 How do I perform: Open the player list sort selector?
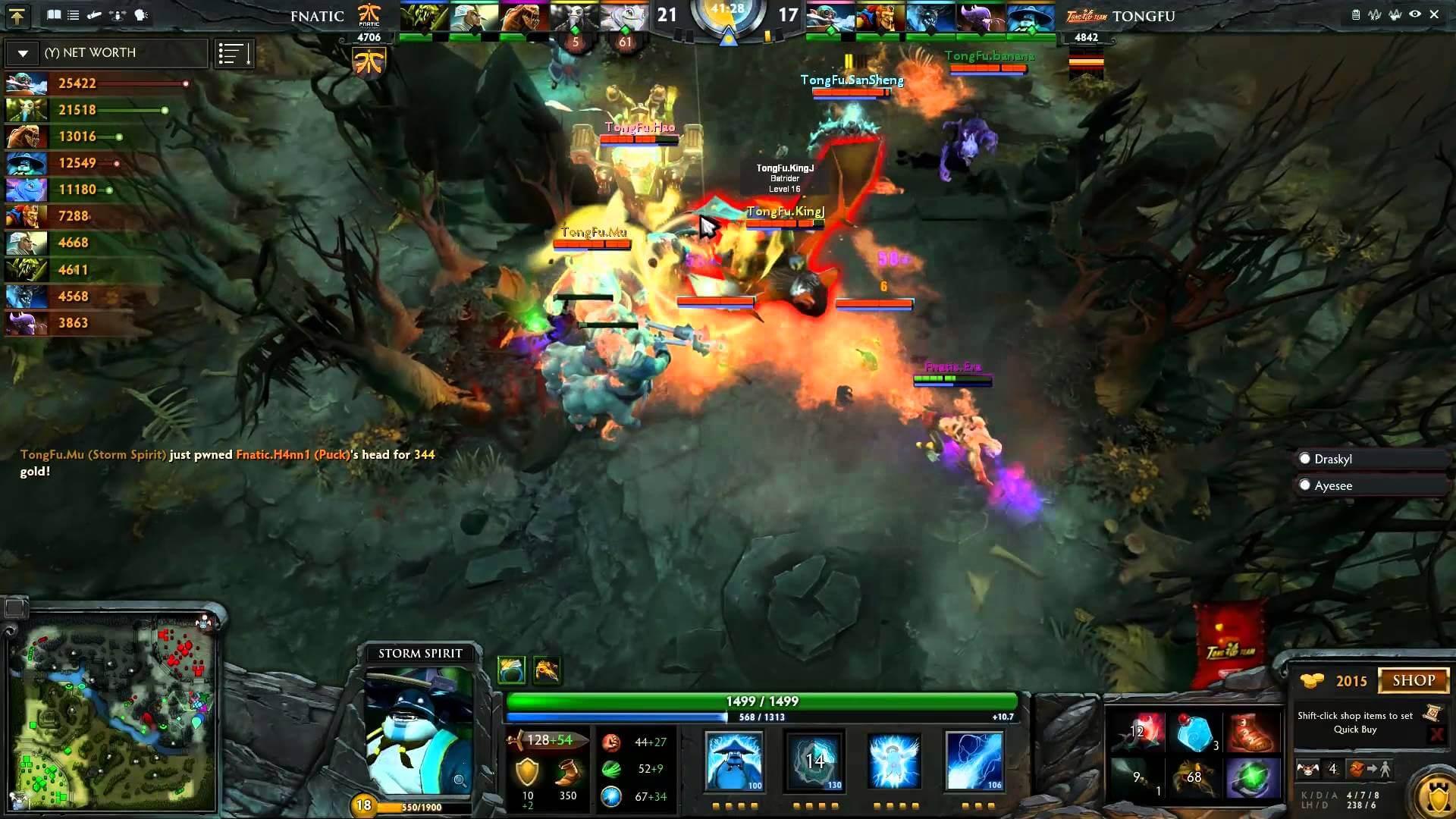[234, 53]
